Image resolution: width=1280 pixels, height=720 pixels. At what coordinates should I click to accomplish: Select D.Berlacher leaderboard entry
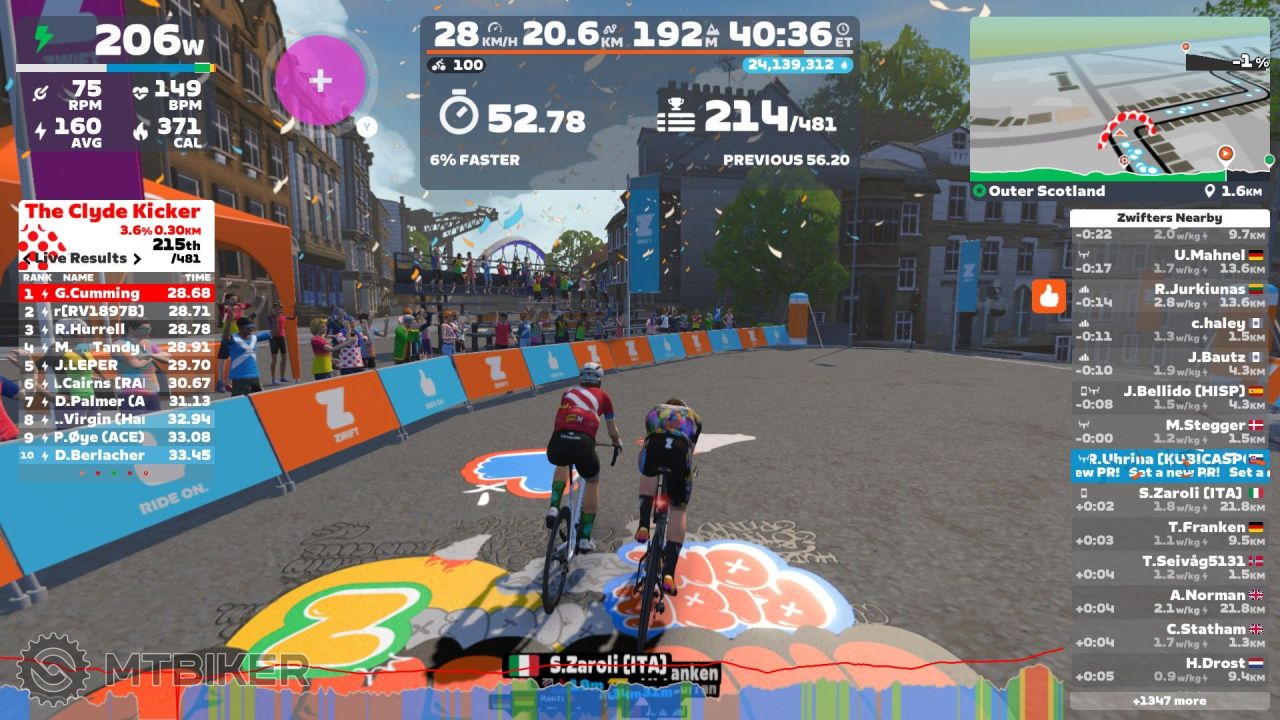[116, 455]
